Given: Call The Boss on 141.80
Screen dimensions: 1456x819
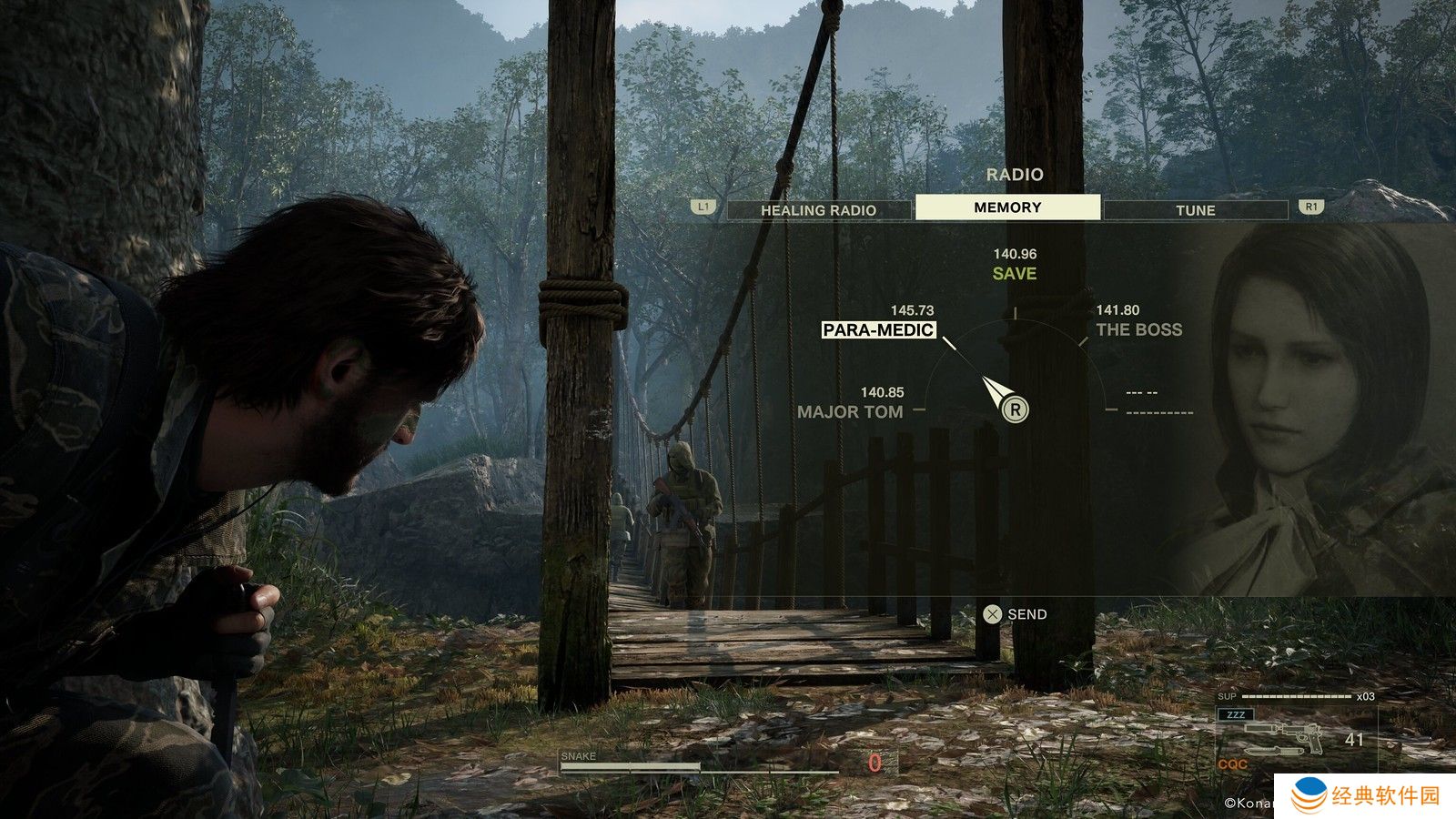Looking at the screenshot, I should [x=1138, y=329].
